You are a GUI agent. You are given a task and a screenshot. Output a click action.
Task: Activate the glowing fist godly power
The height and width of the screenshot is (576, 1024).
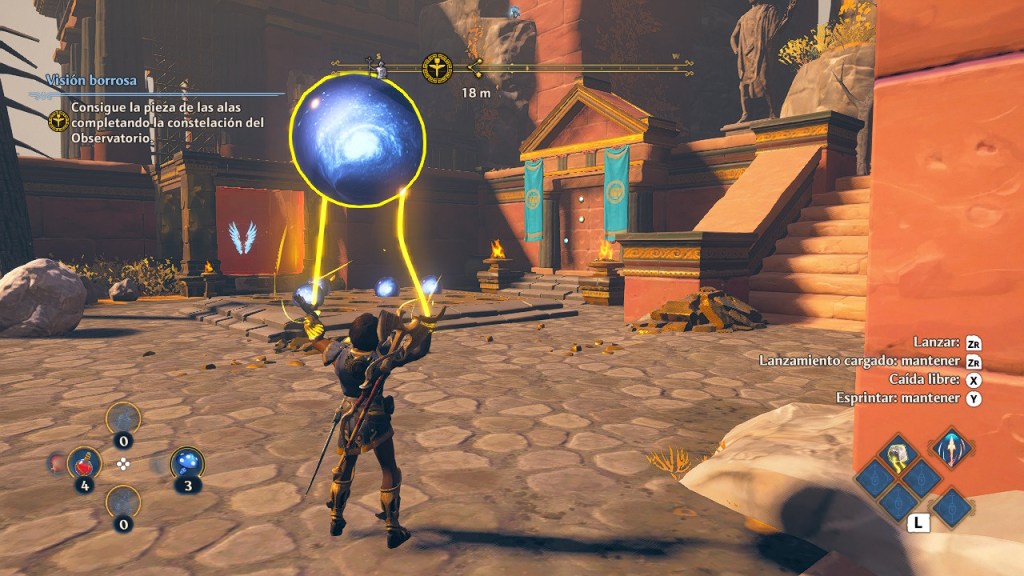pyautogui.click(x=899, y=456)
